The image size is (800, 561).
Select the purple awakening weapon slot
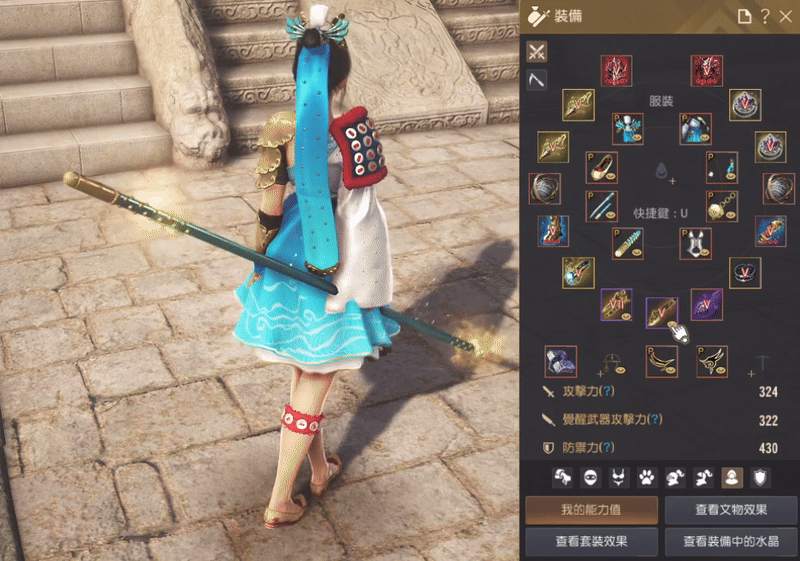click(706, 304)
